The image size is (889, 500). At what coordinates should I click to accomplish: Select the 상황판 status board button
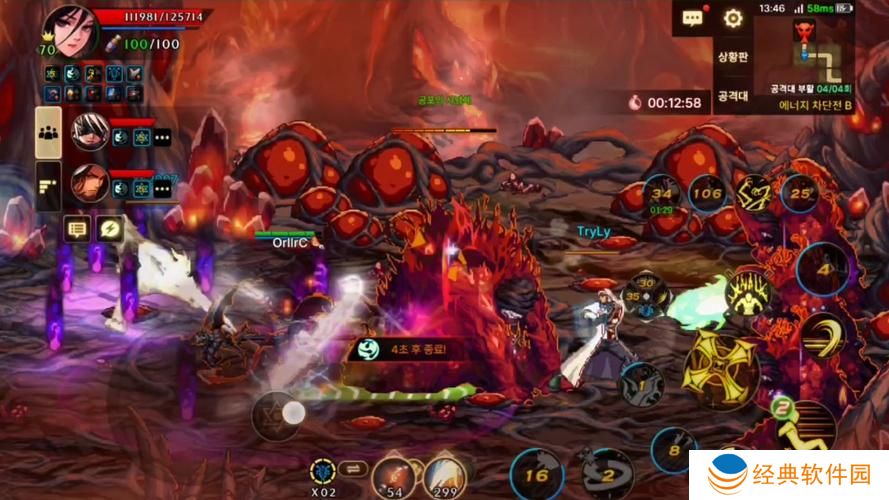[733, 58]
